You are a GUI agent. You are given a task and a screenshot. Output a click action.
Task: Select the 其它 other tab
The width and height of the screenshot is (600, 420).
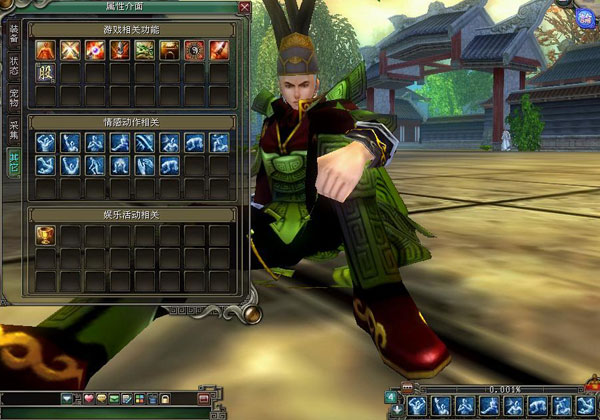pyautogui.click(x=14, y=164)
